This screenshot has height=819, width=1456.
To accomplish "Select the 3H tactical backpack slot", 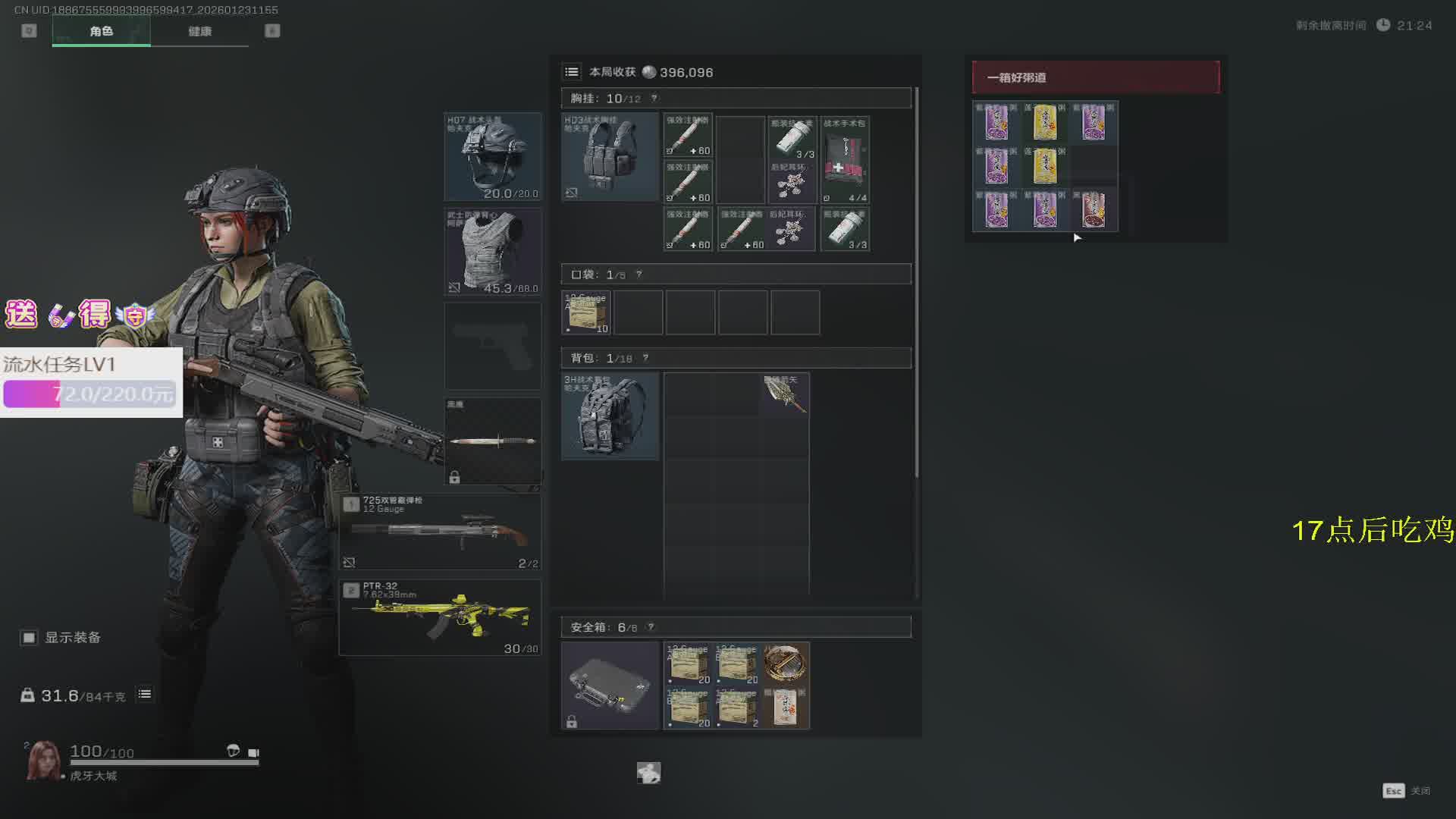I will click(610, 416).
